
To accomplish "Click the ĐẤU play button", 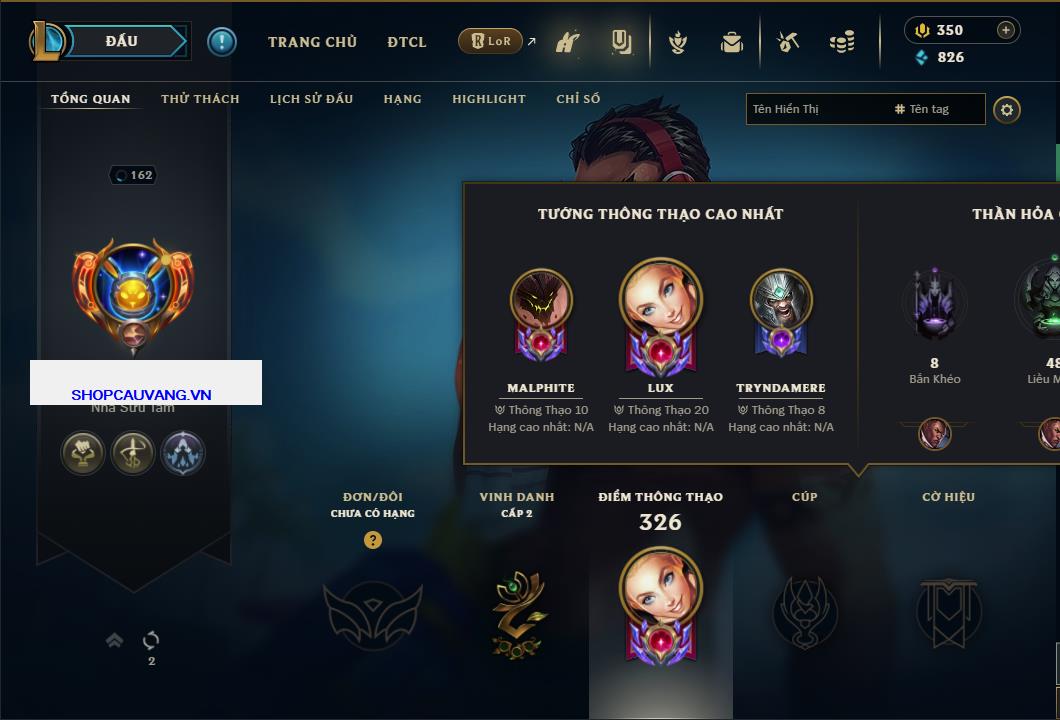I will [122, 41].
